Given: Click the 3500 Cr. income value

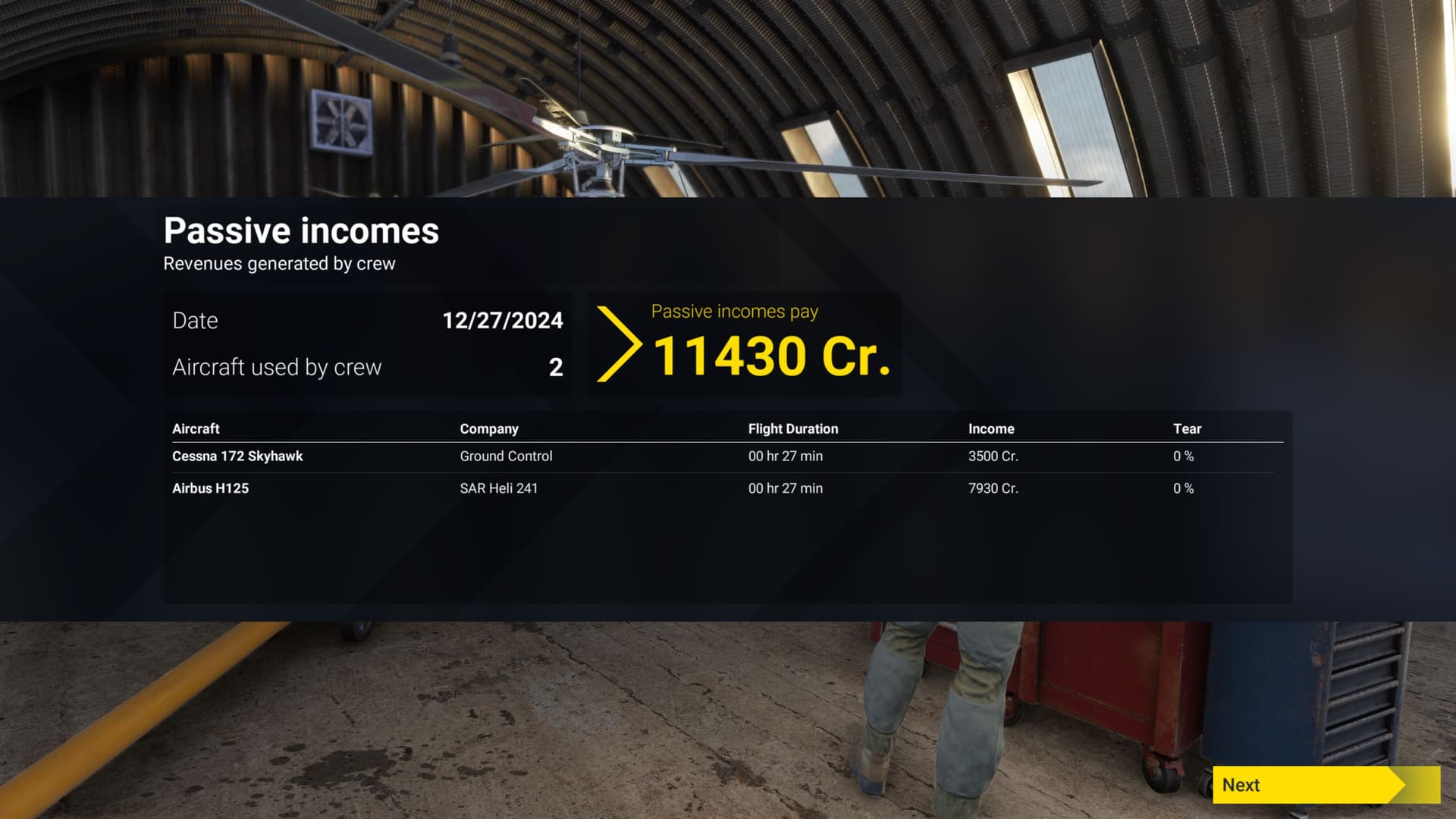Looking at the screenshot, I should coord(993,456).
